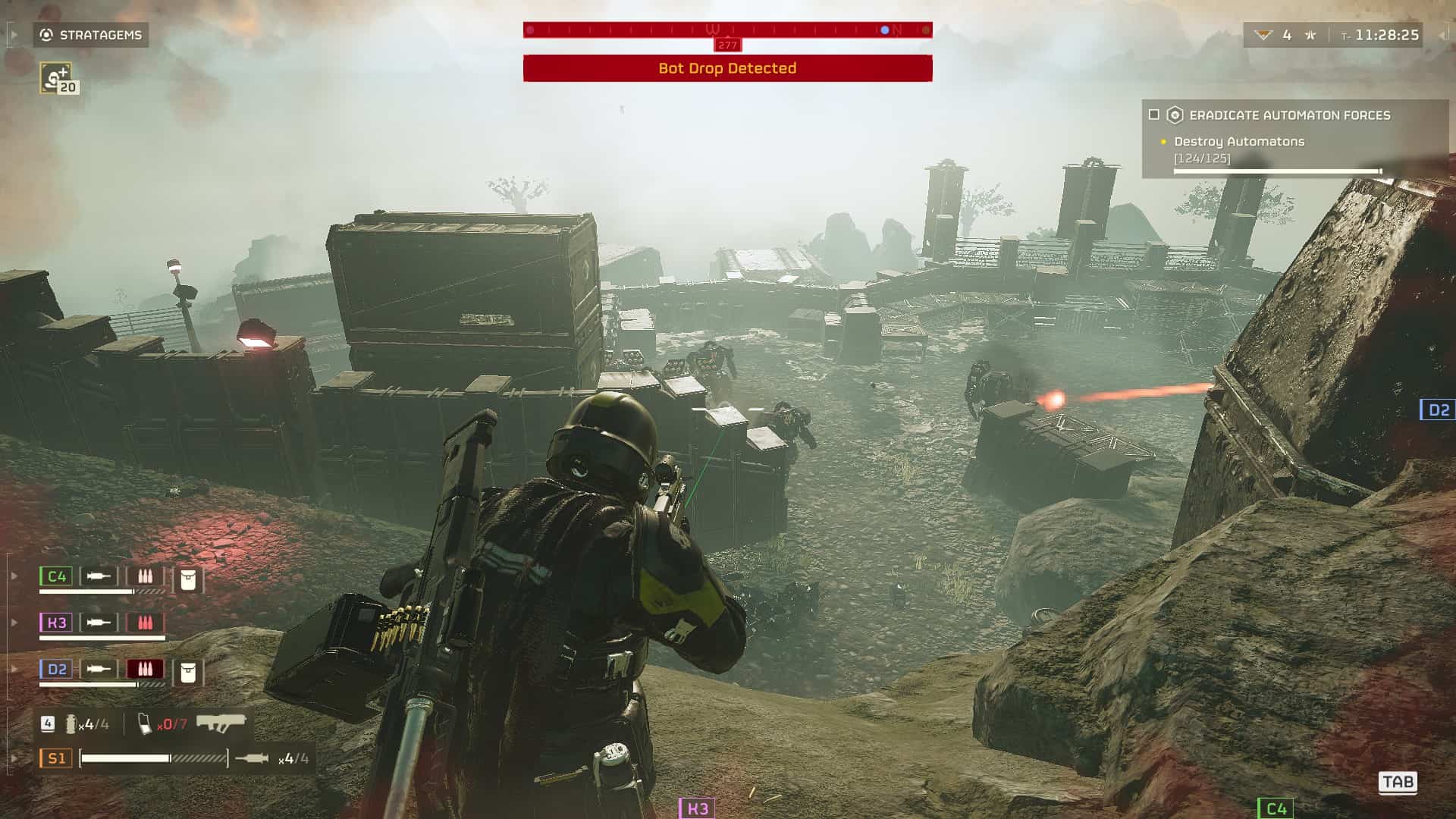Tick the objective checkbox beside Eradicate Automaton Forces

pyautogui.click(x=1154, y=115)
